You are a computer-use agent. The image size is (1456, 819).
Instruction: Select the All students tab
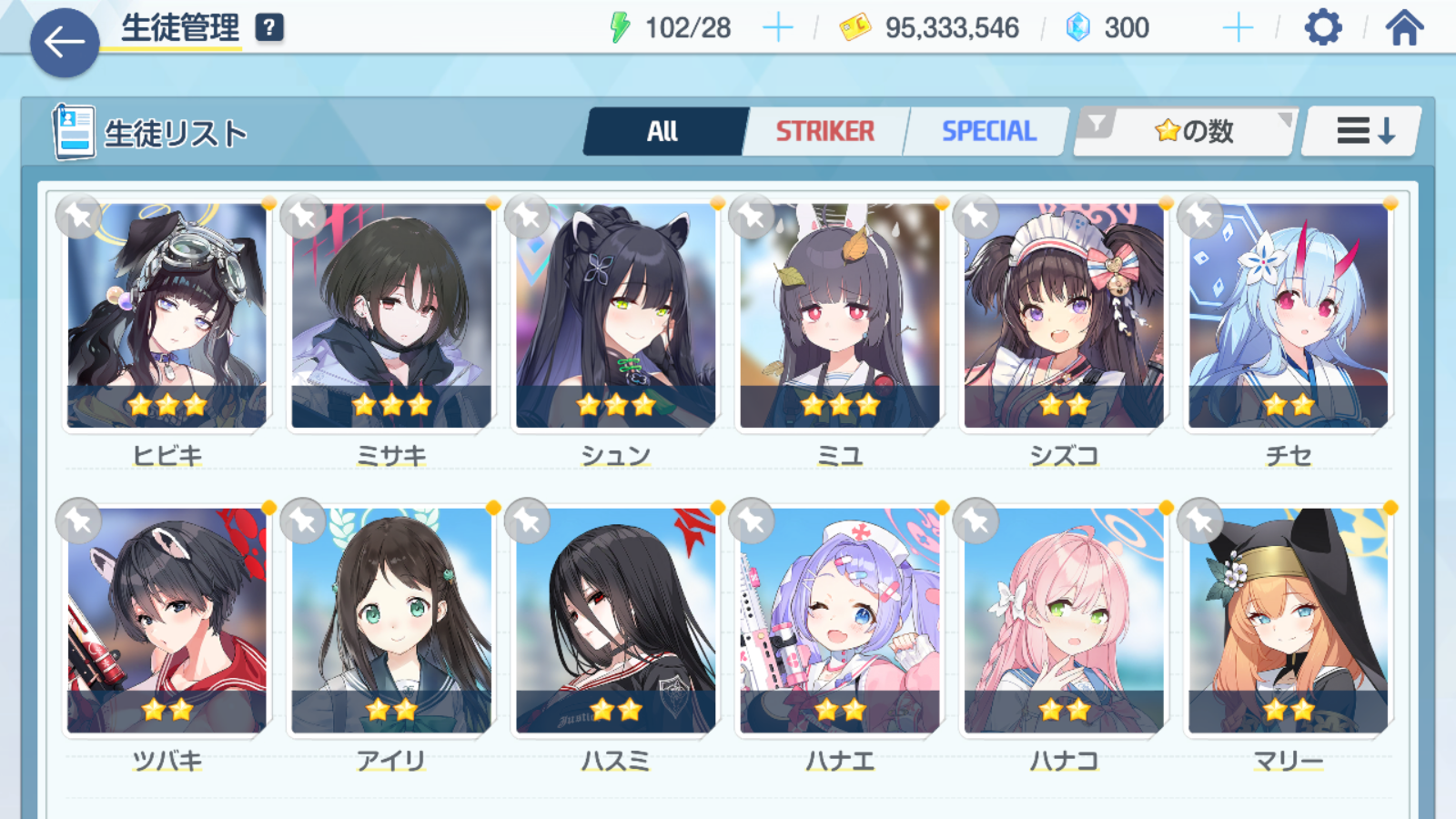(x=662, y=132)
